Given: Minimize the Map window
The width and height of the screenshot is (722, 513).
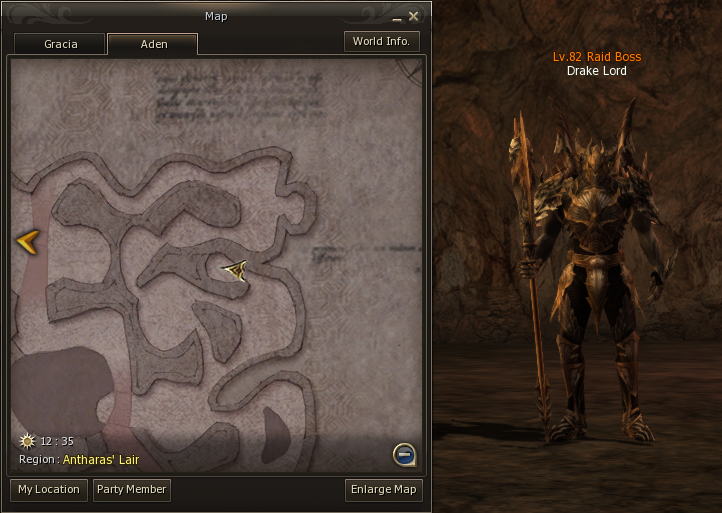Looking at the screenshot, I should pos(396,16).
